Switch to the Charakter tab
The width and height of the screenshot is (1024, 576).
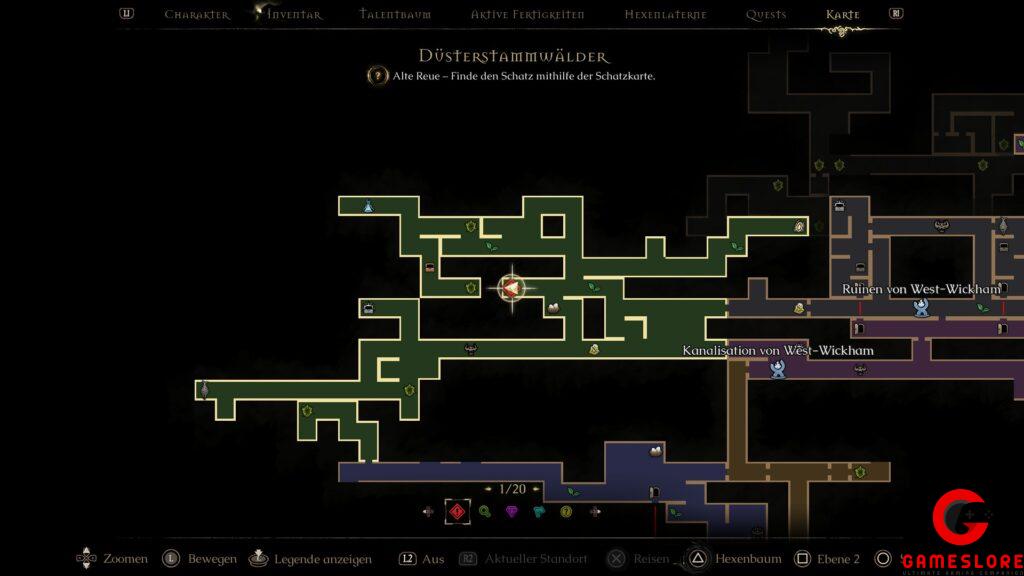coord(197,15)
